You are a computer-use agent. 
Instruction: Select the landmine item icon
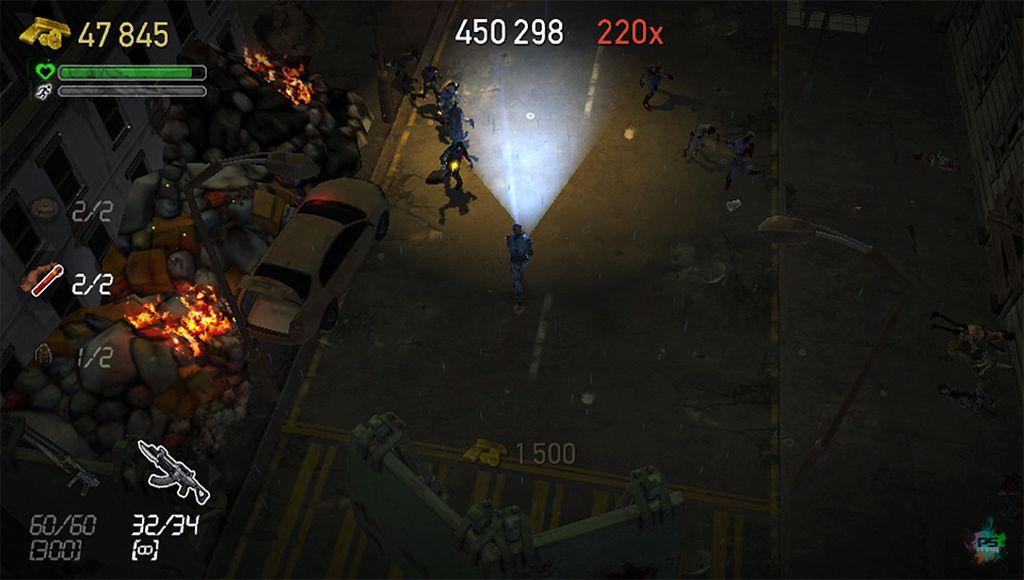click(x=44, y=209)
